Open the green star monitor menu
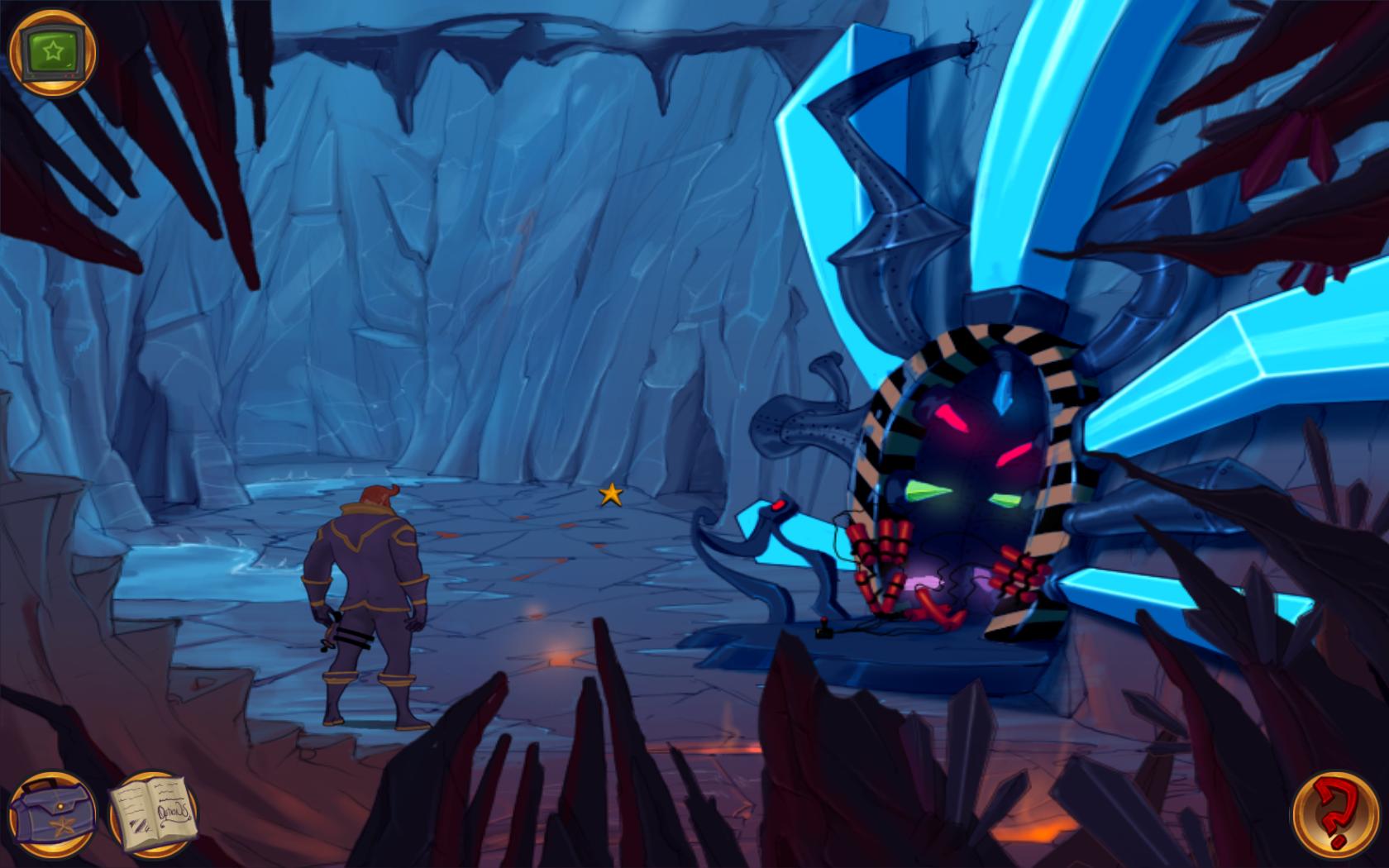Image resolution: width=1389 pixels, height=868 pixels. (52, 53)
